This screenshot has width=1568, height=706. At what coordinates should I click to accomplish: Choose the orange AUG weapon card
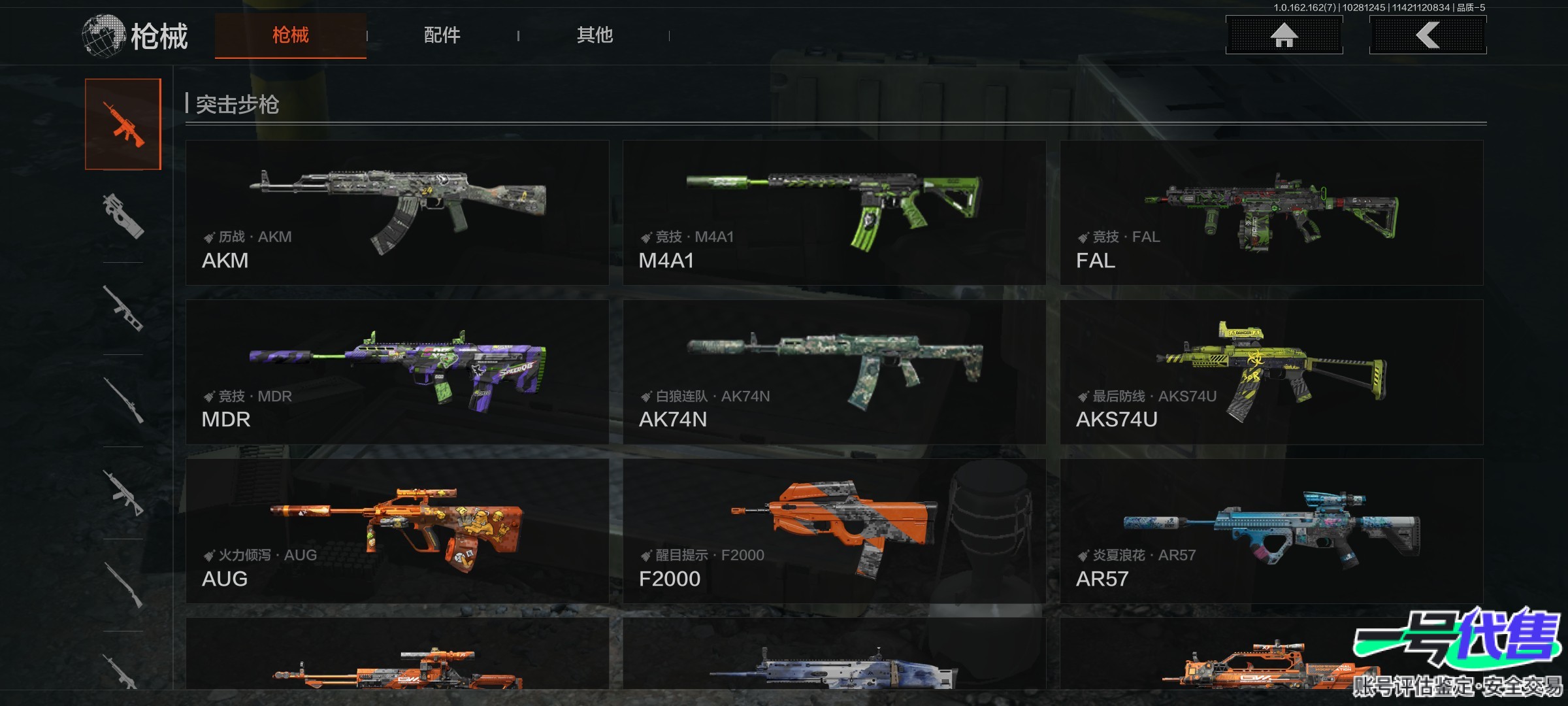[397, 531]
